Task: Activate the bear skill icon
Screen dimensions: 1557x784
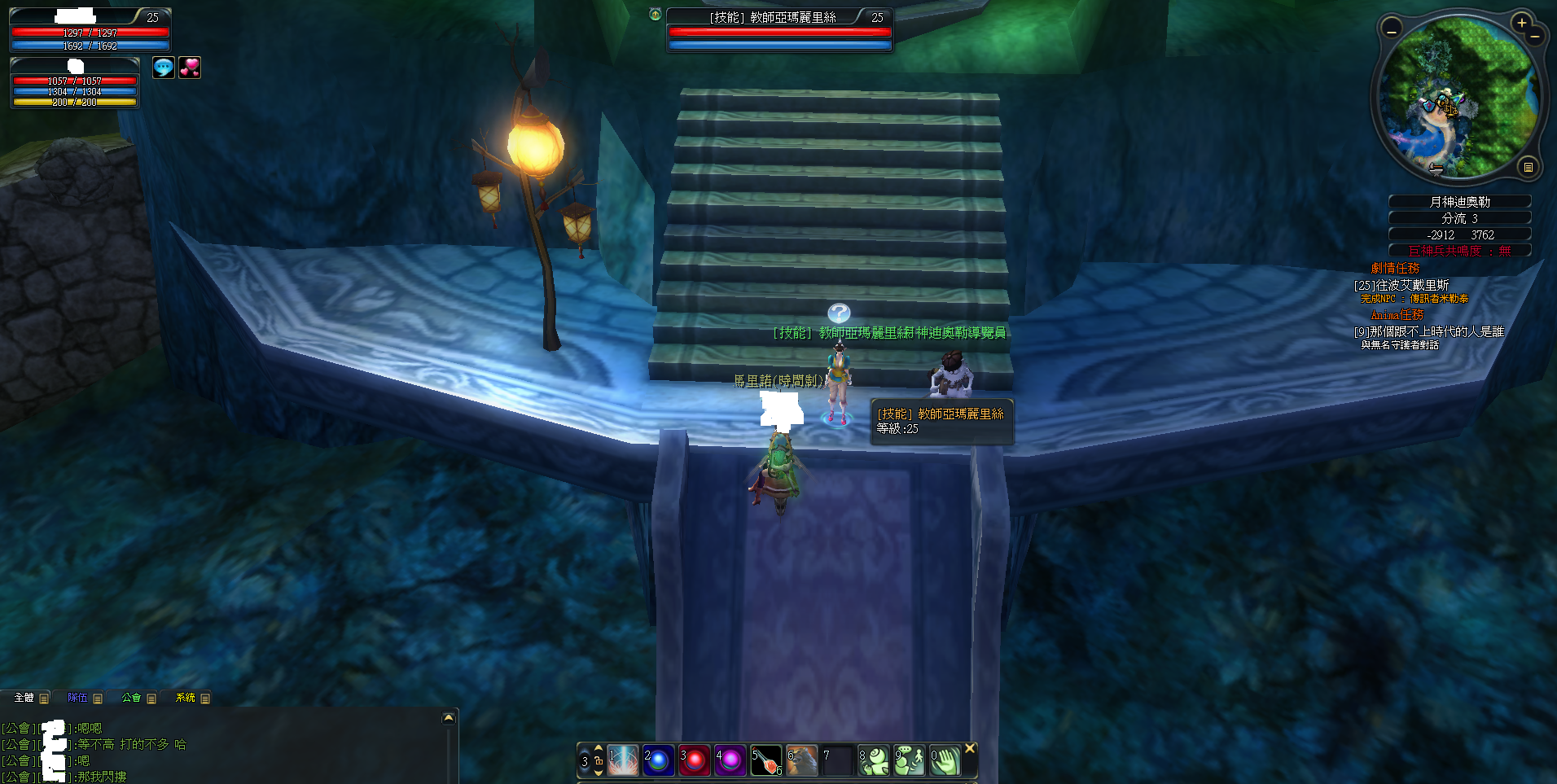Action: [802, 760]
